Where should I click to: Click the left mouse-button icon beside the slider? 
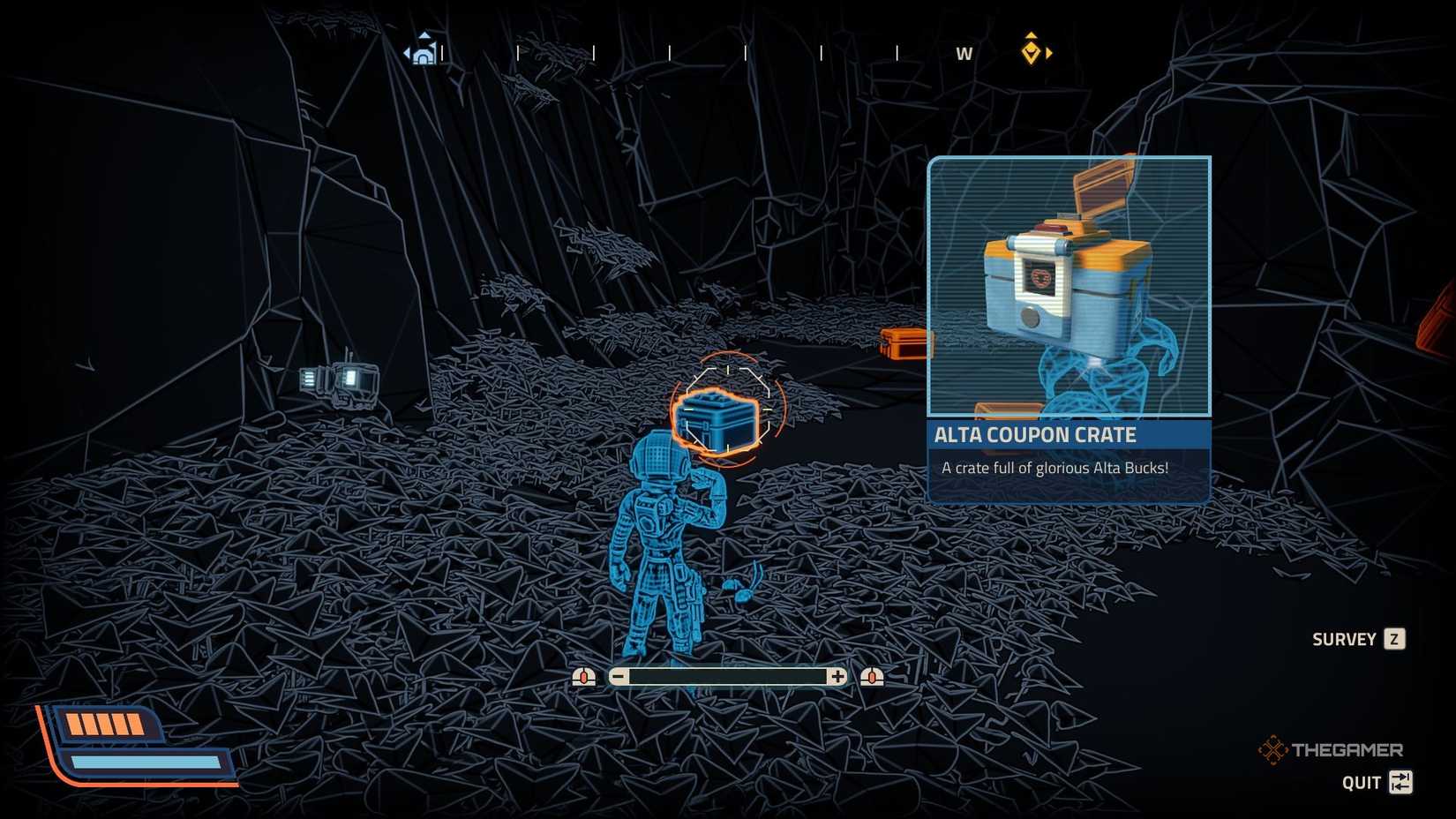(582, 675)
